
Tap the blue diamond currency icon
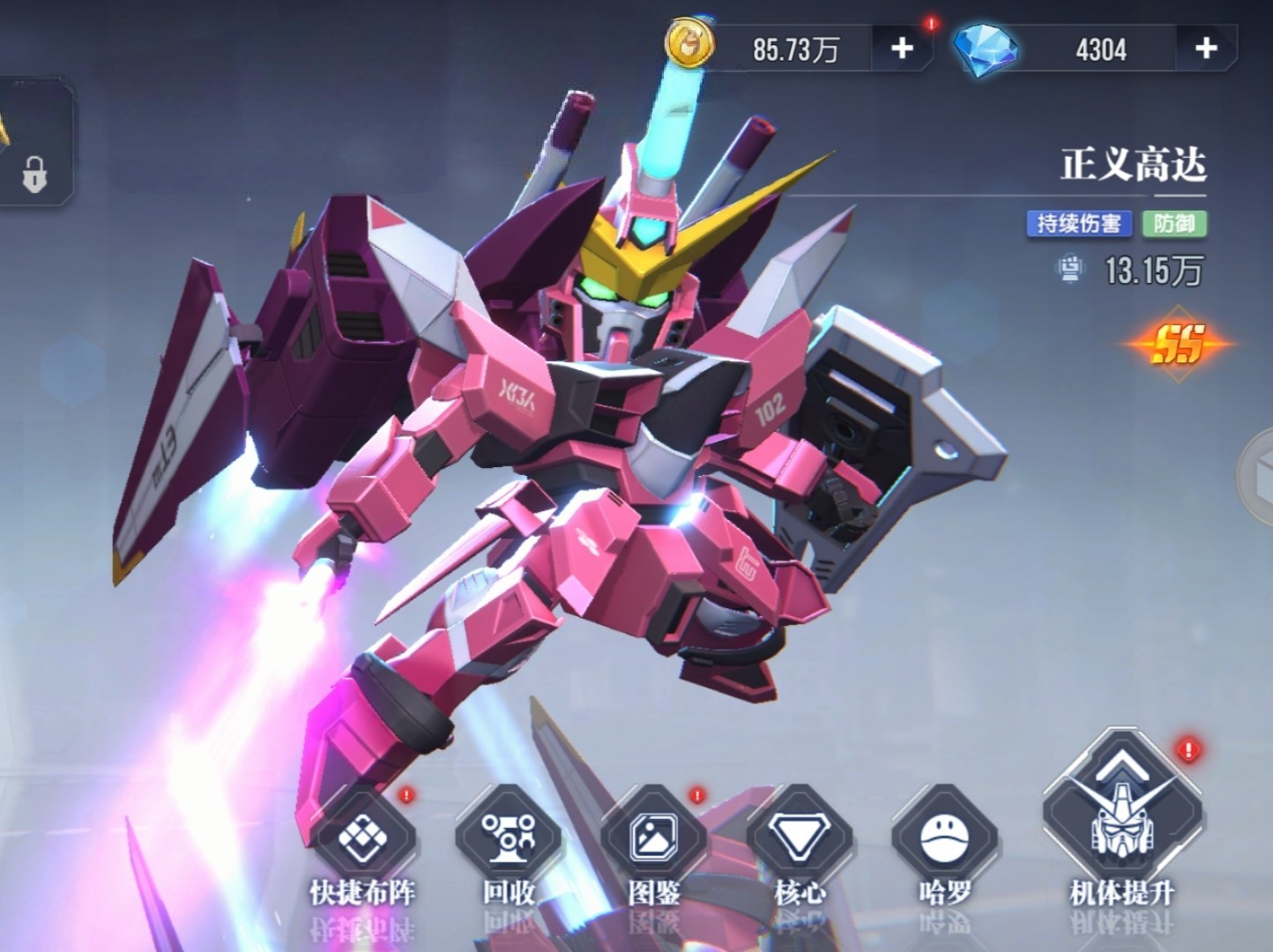point(986,48)
